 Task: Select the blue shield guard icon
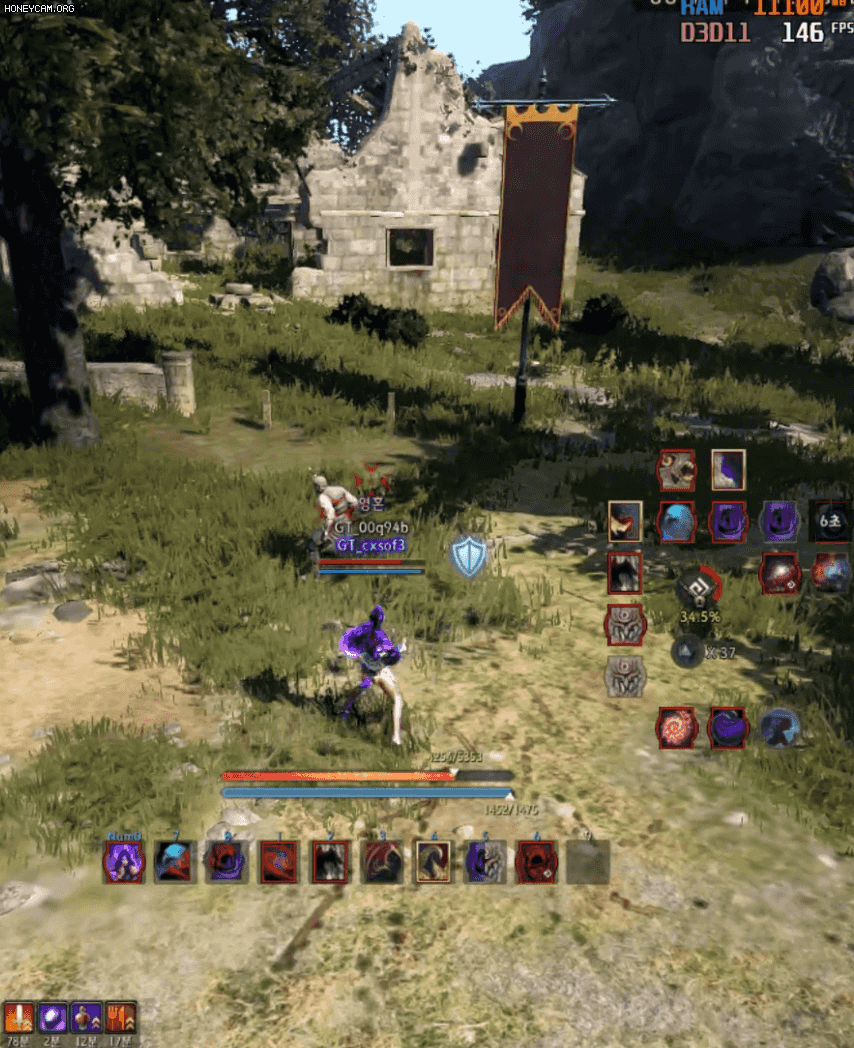(468, 556)
